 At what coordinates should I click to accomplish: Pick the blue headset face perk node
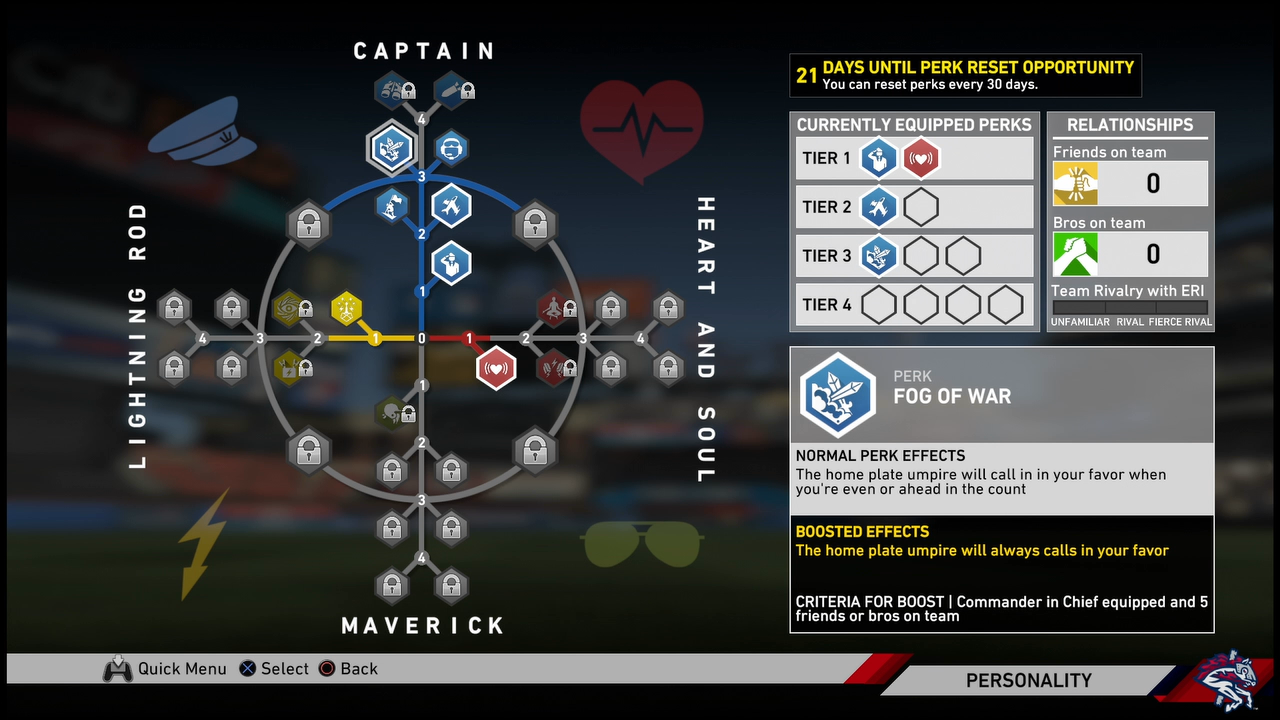point(452,149)
